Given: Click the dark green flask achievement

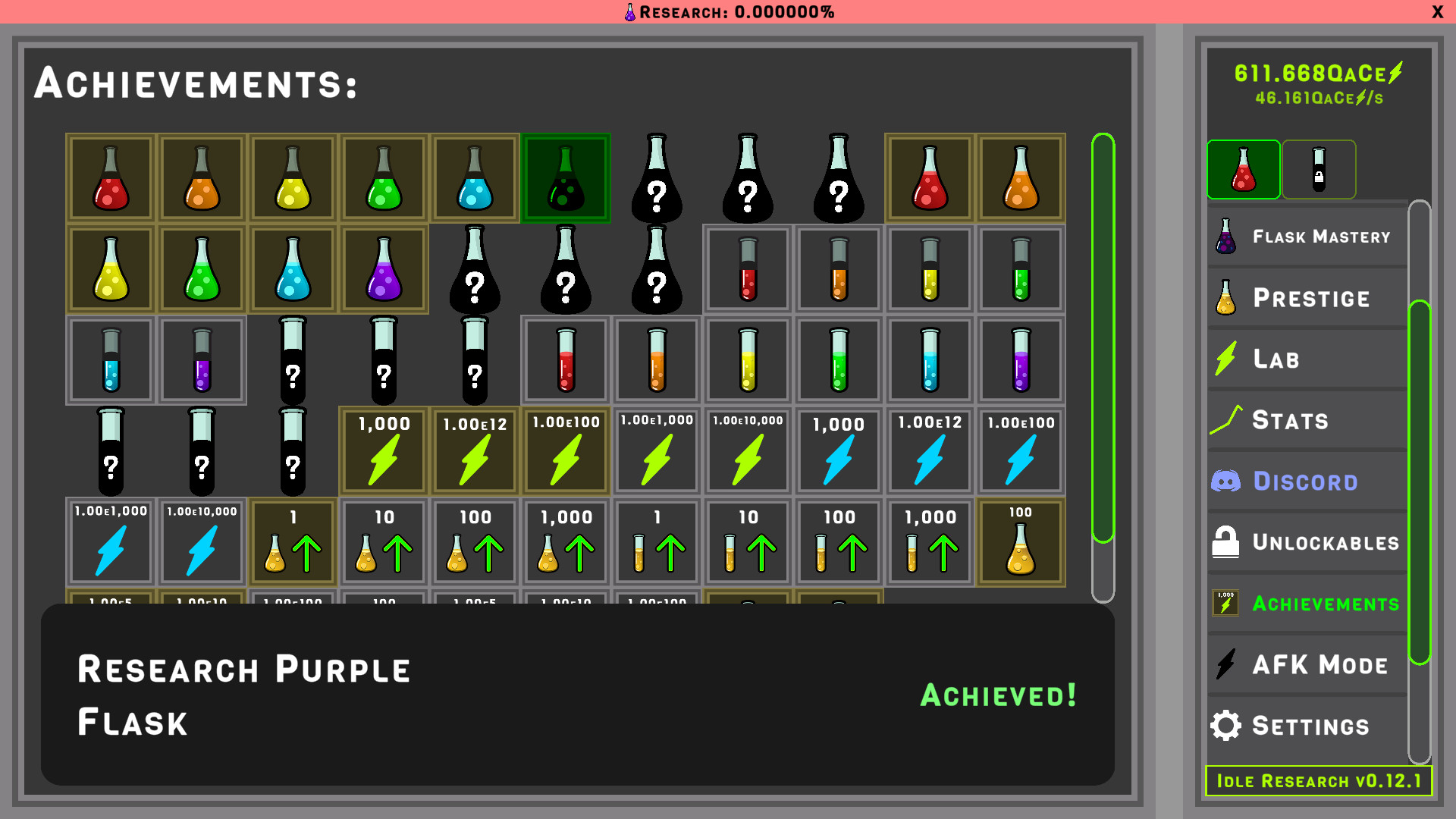Looking at the screenshot, I should click(x=565, y=177).
